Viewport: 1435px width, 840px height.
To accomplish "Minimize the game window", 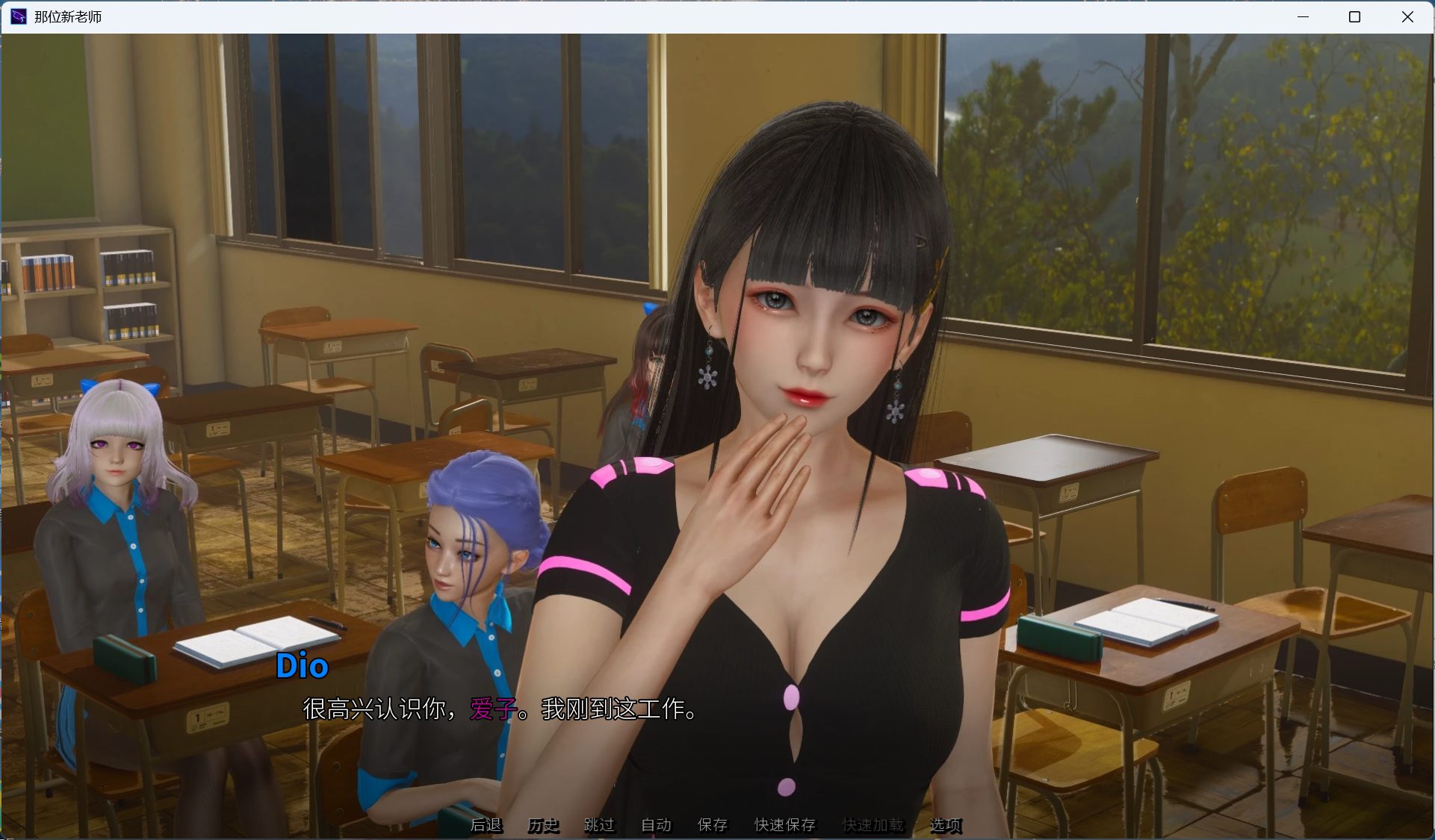I will [1303, 16].
